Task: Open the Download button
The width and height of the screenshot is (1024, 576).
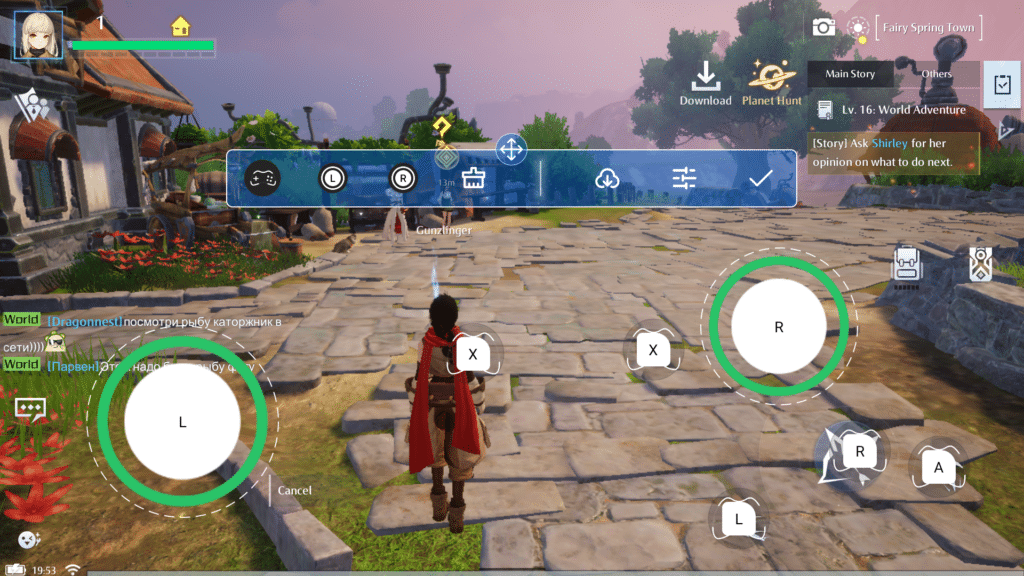Action: tap(706, 82)
